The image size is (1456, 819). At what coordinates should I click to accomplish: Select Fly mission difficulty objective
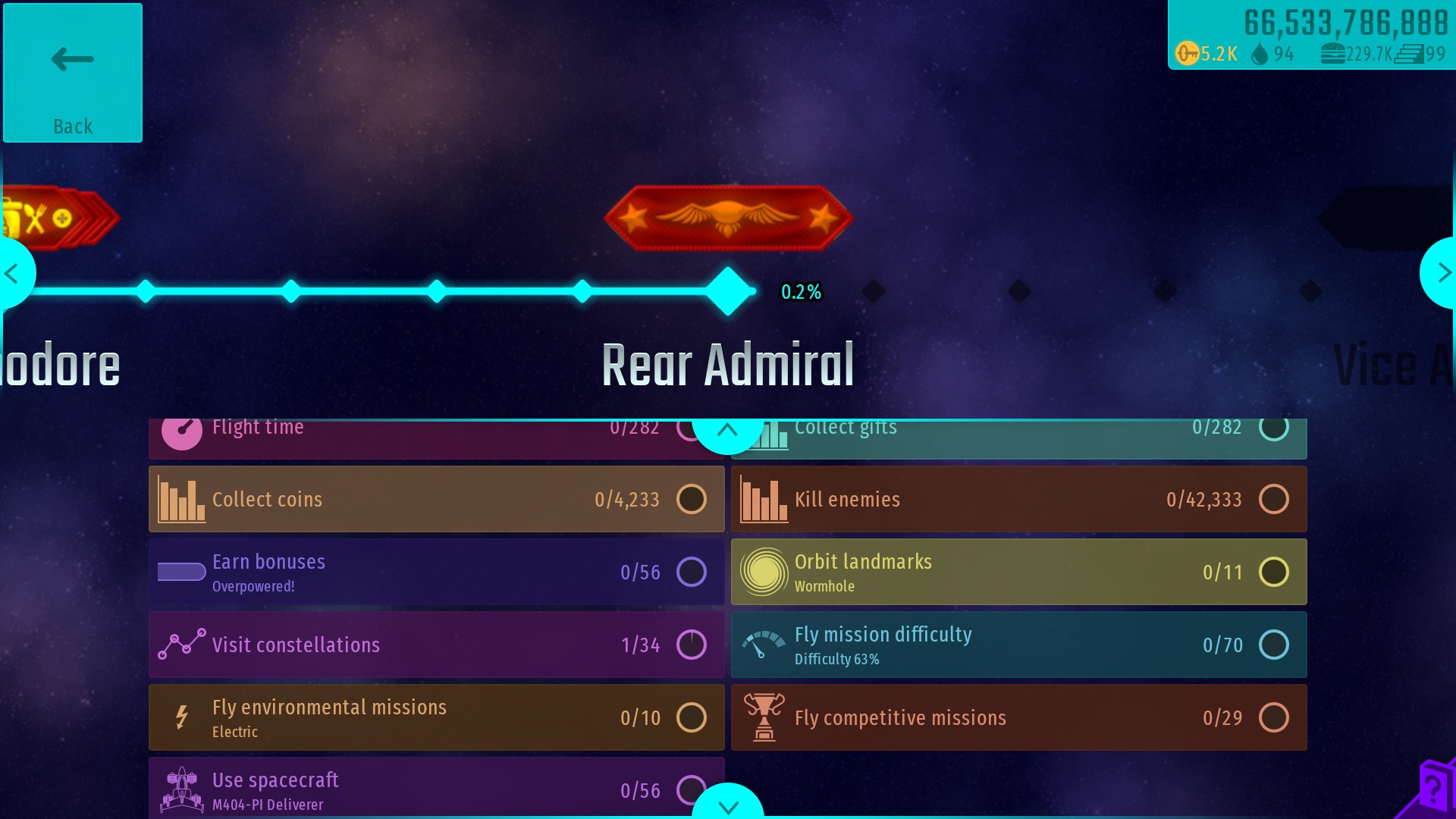tap(1018, 645)
